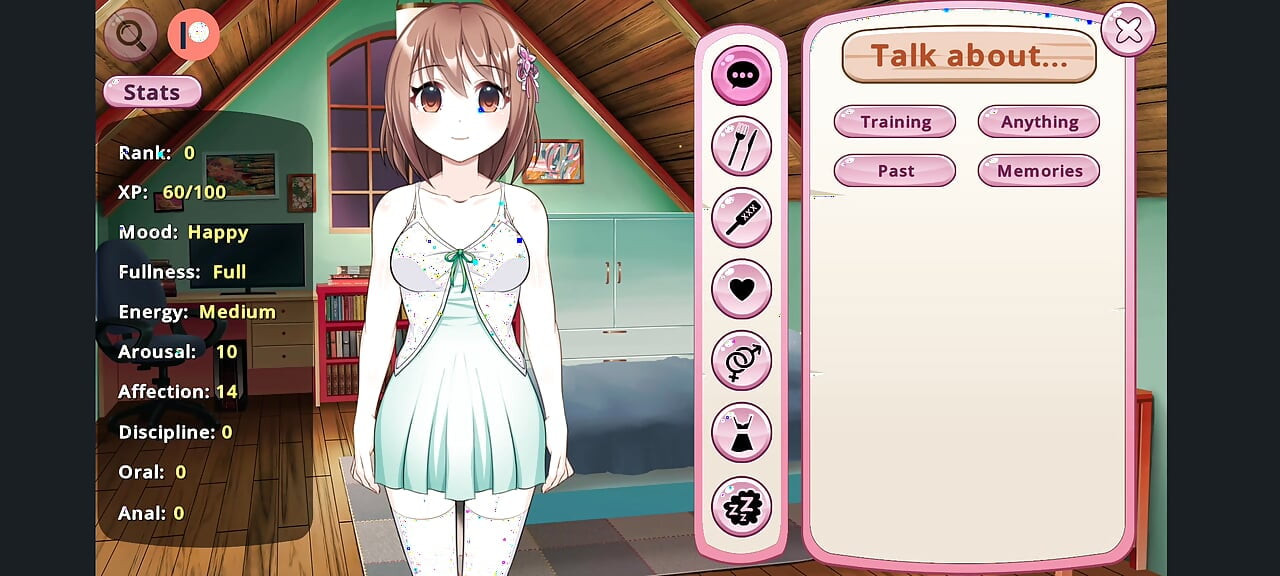The image size is (1280, 576).
Task: Select the heart affection icon
Action: (x=741, y=289)
